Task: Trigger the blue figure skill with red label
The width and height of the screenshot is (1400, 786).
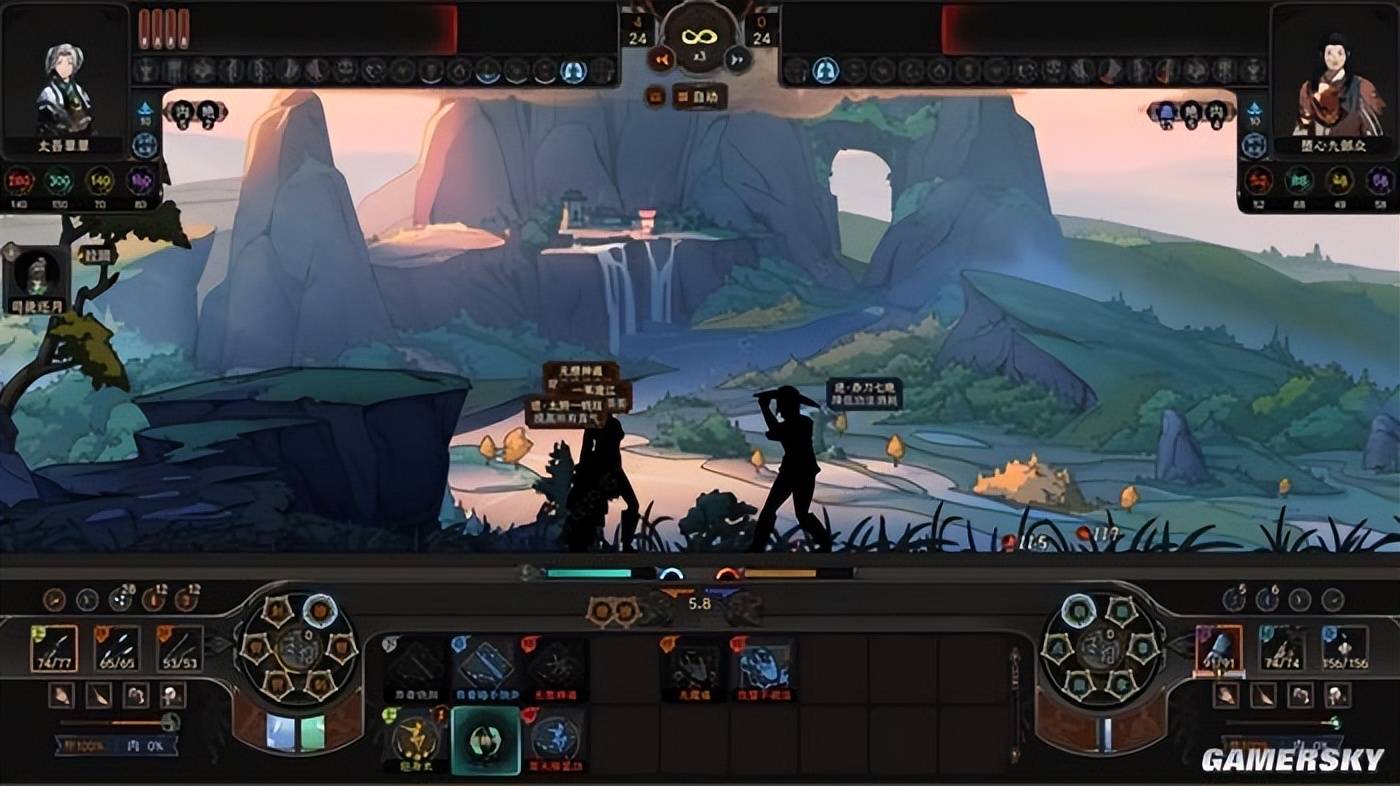Action: tap(554, 740)
